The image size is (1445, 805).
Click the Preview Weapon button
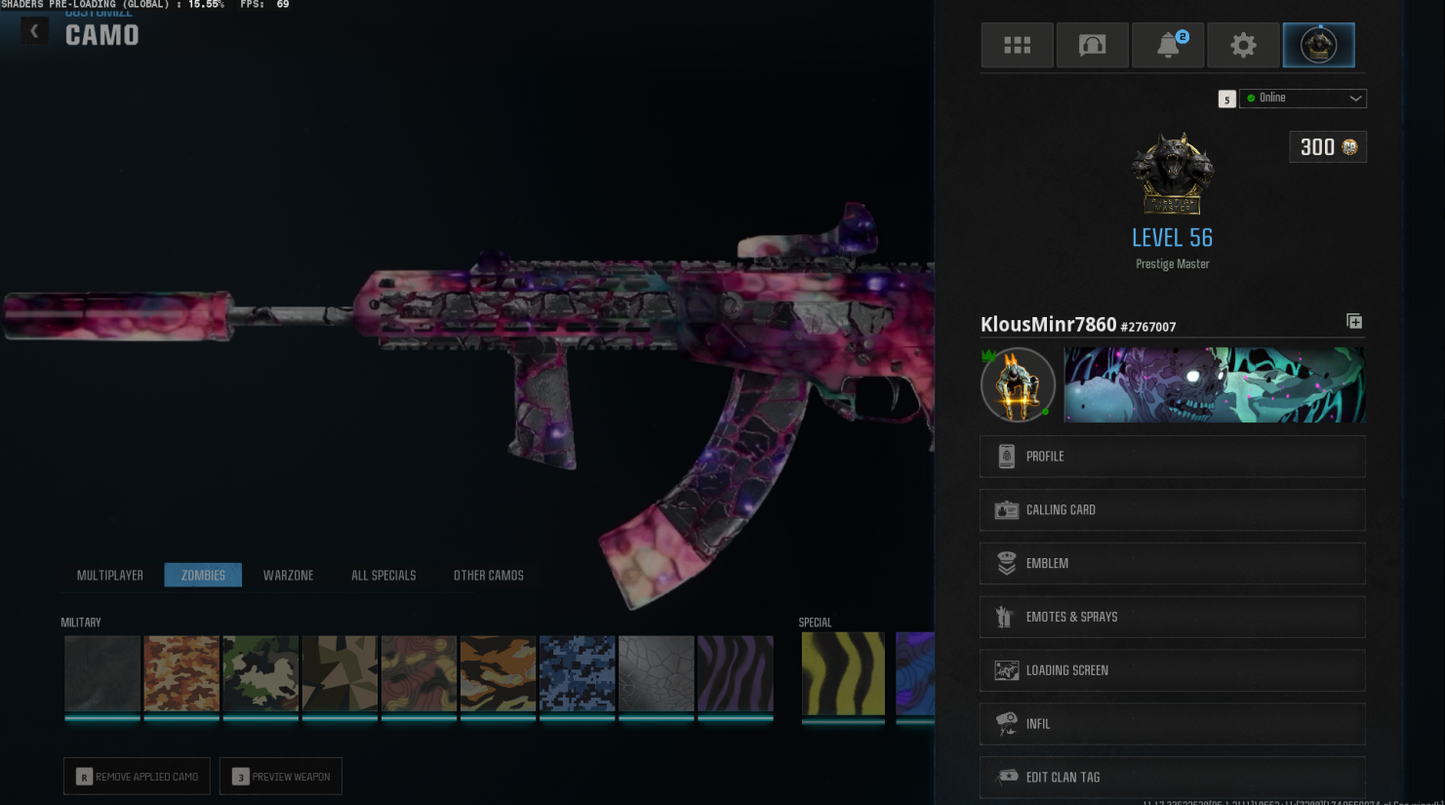click(x=280, y=776)
